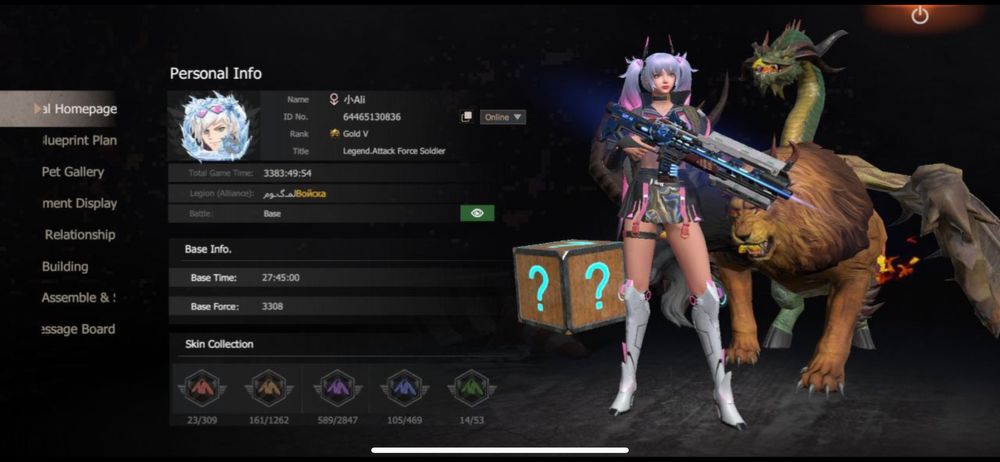Click the power button icon
1000x462 pixels.
pyautogui.click(x=921, y=16)
